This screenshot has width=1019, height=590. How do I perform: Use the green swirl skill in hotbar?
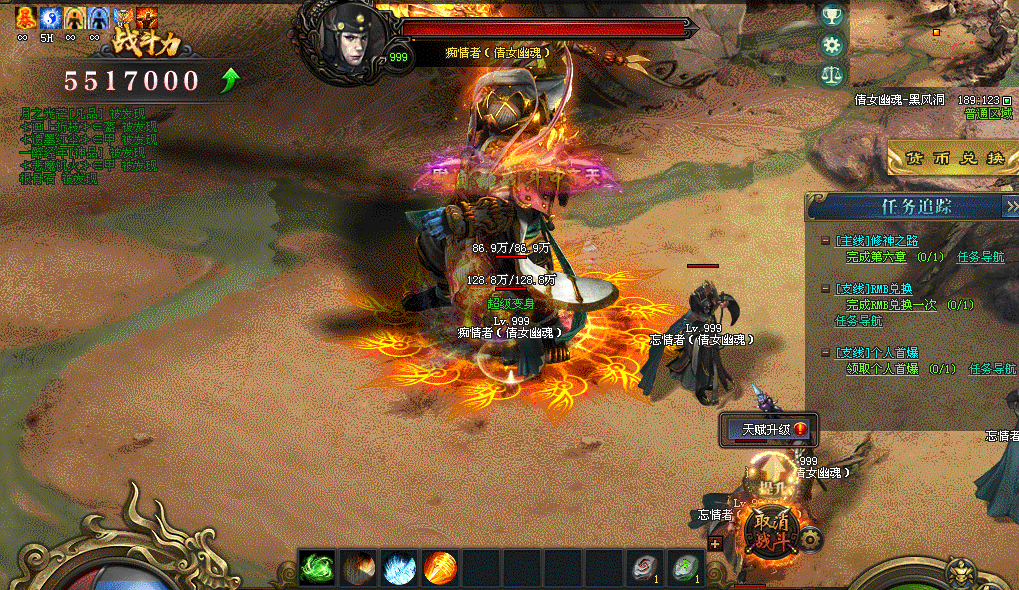(x=318, y=568)
